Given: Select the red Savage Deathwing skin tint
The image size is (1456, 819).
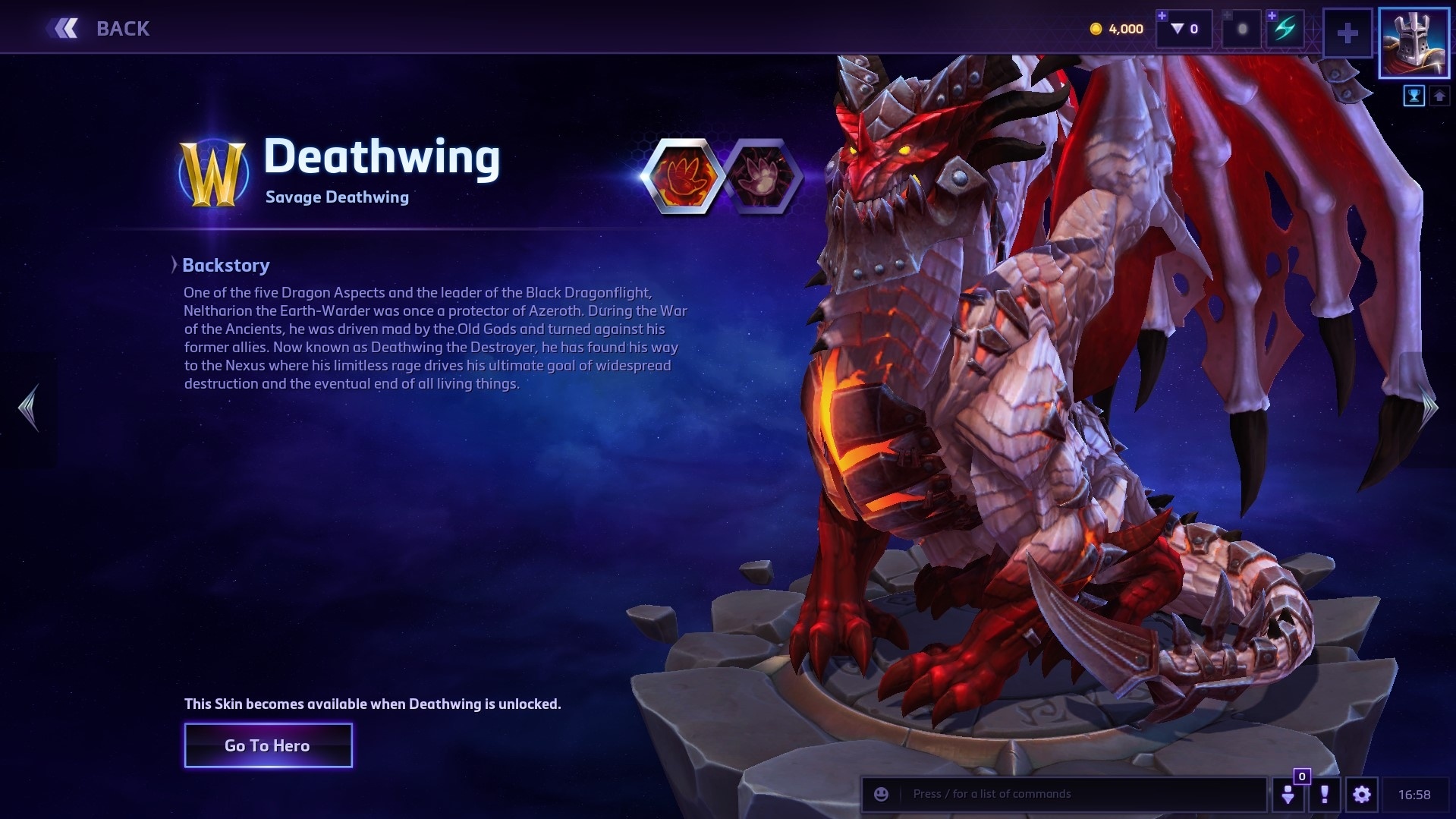Looking at the screenshot, I should pyautogui.click(x=682, y=175).
